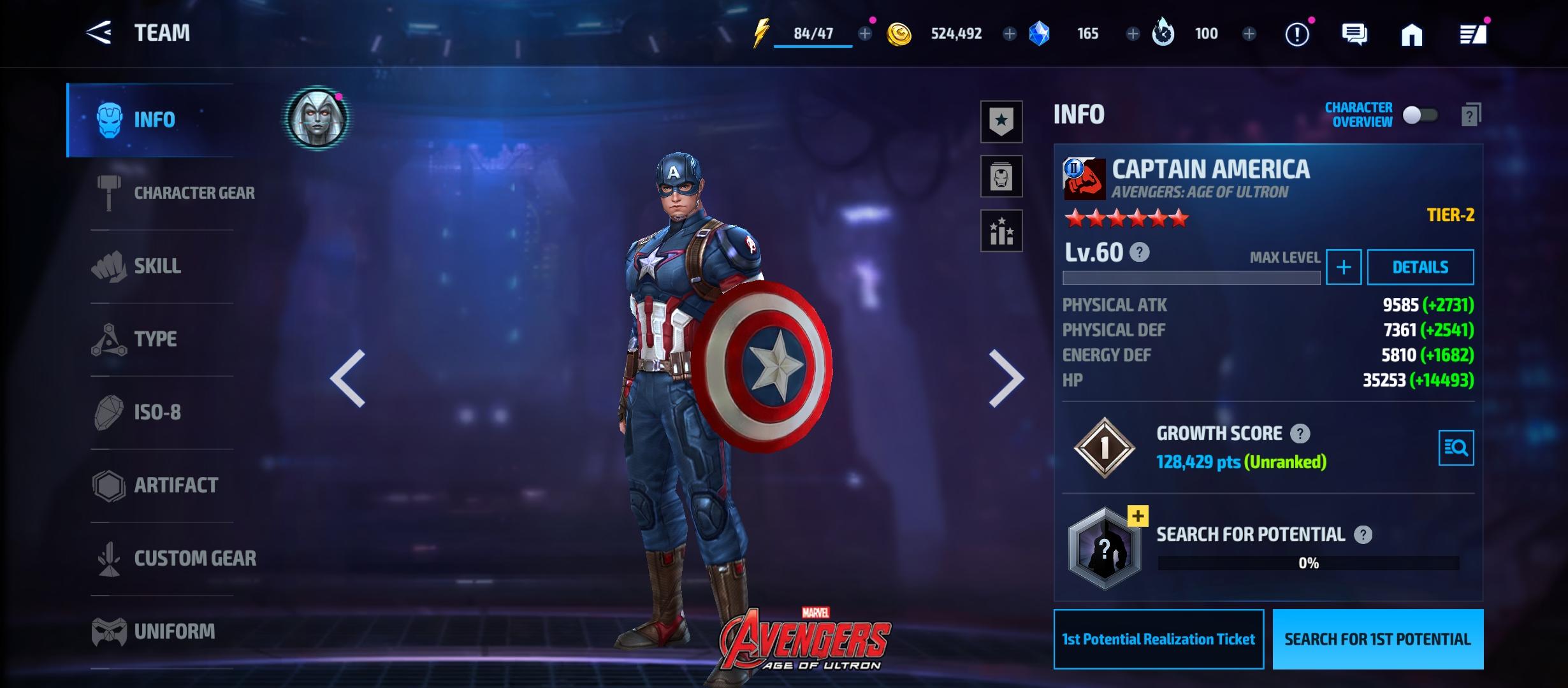Open the notice exclamation mark icon

[1297, 34]
